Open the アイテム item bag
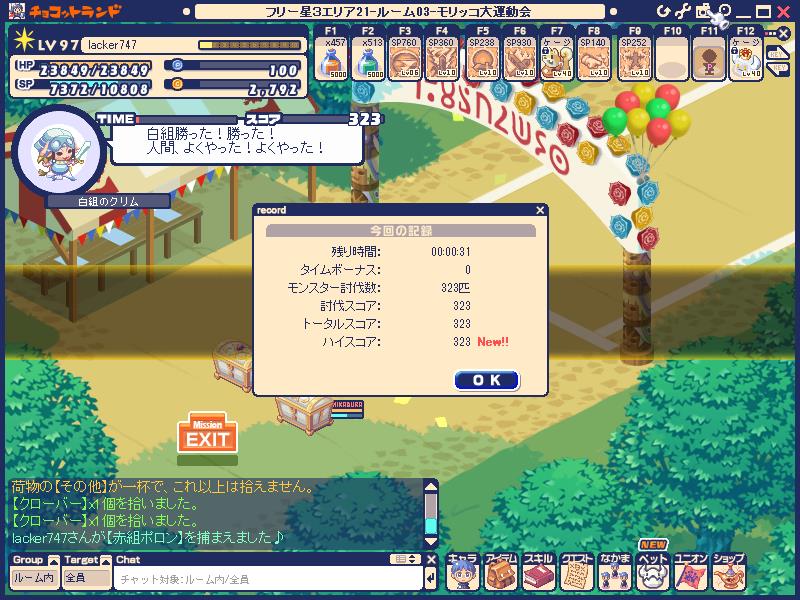The image size is (800, 600). [499, 573]
